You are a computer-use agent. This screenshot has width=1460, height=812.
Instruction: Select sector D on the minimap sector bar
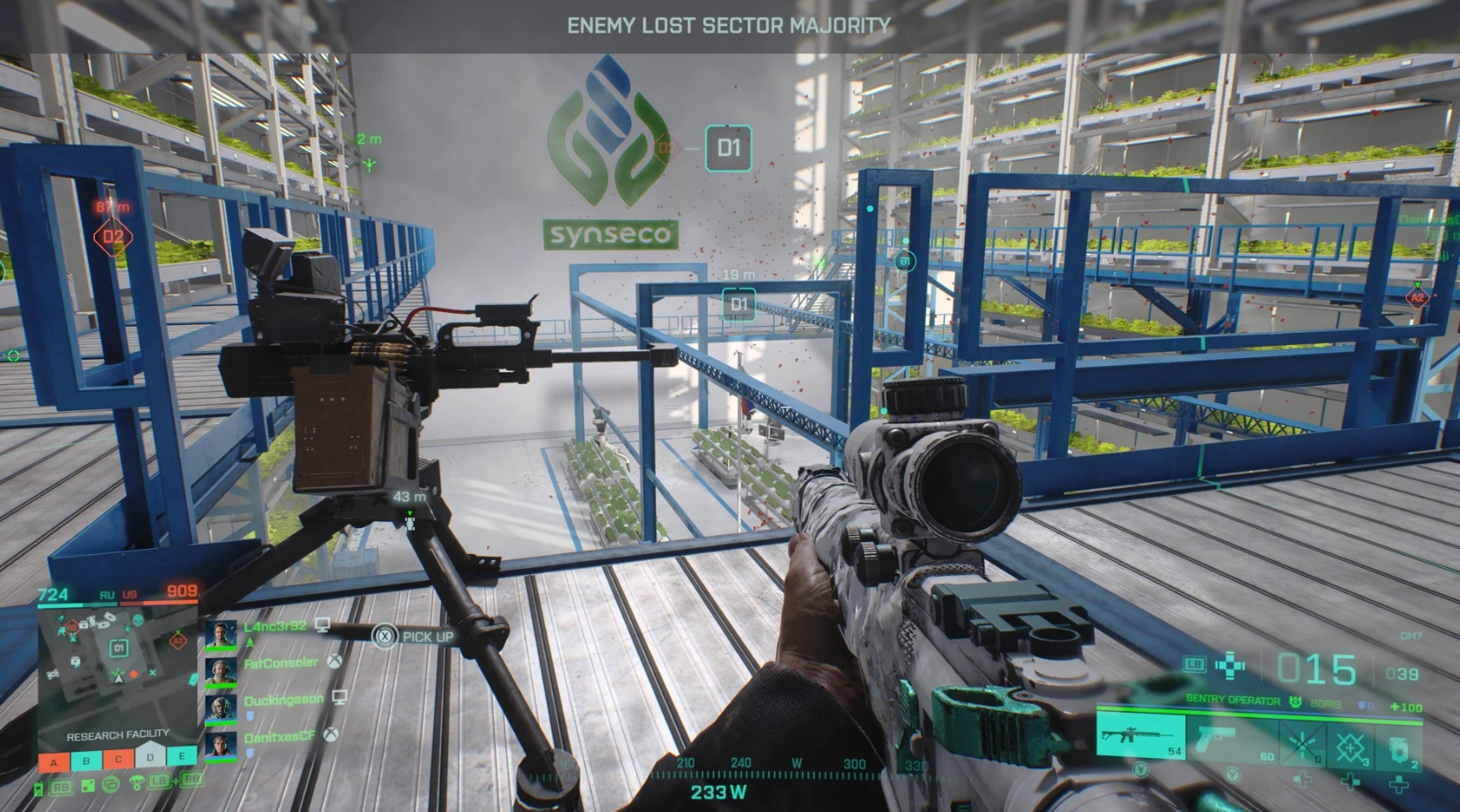(x=151, y=757)
